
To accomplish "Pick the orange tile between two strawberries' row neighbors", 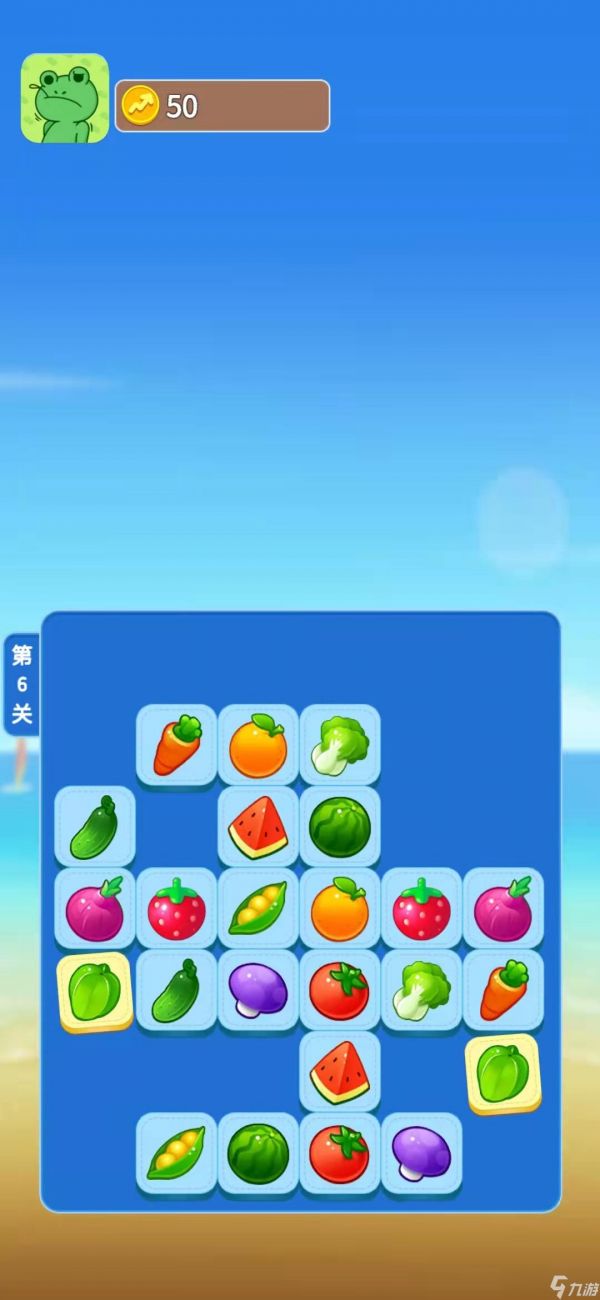I will click(340, 908).
